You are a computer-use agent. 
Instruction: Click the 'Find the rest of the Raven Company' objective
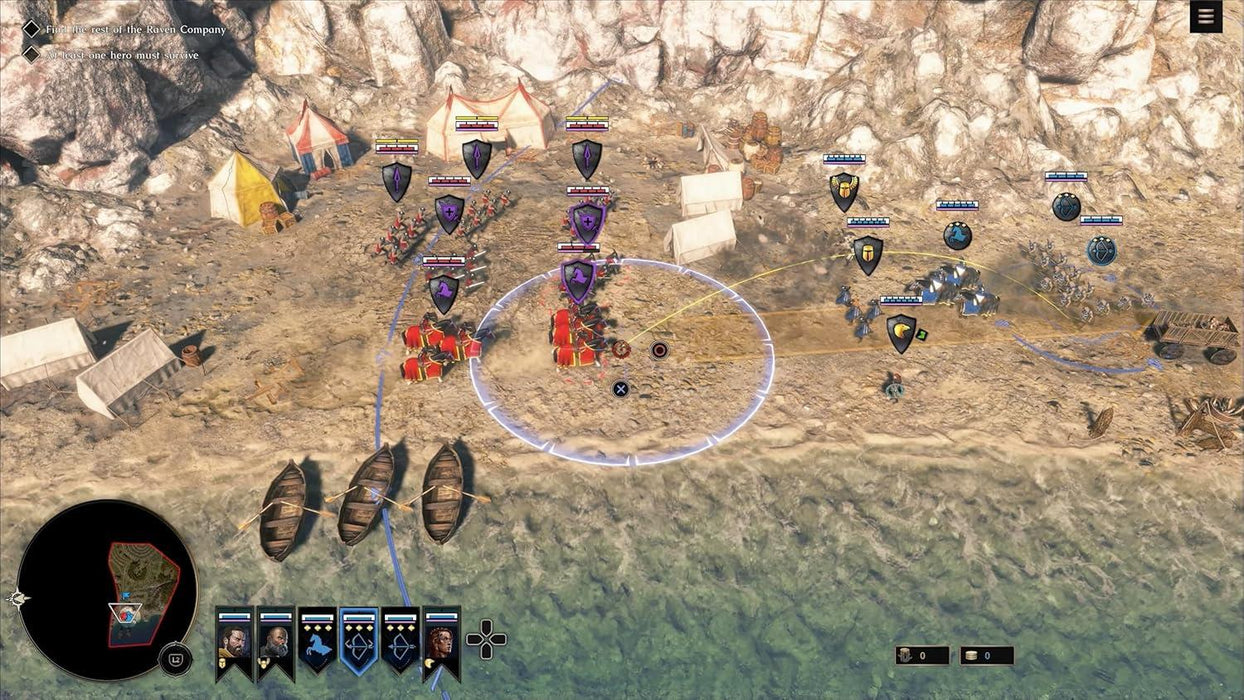135,29
